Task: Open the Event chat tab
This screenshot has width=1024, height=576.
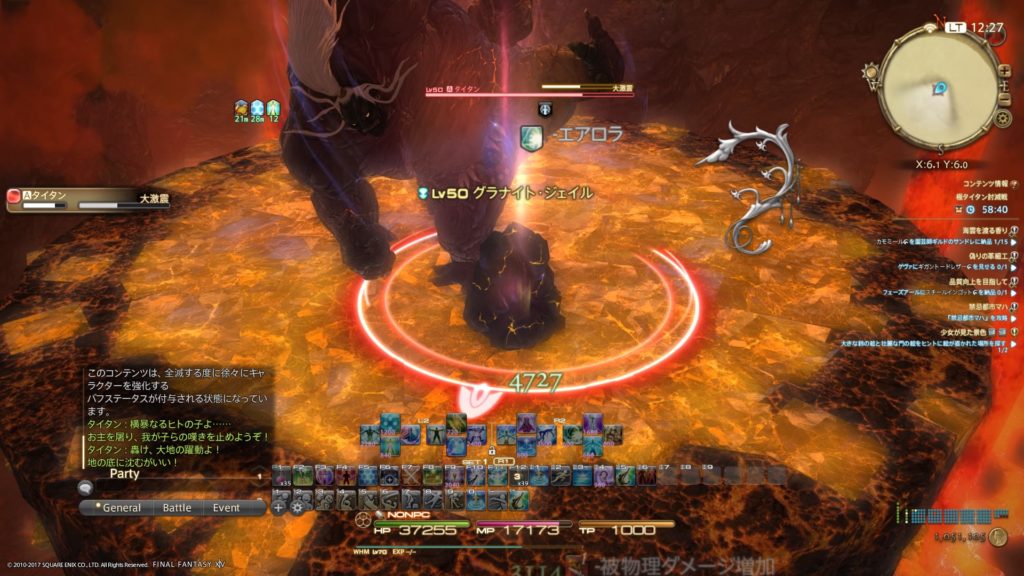Action: point(226,508)
